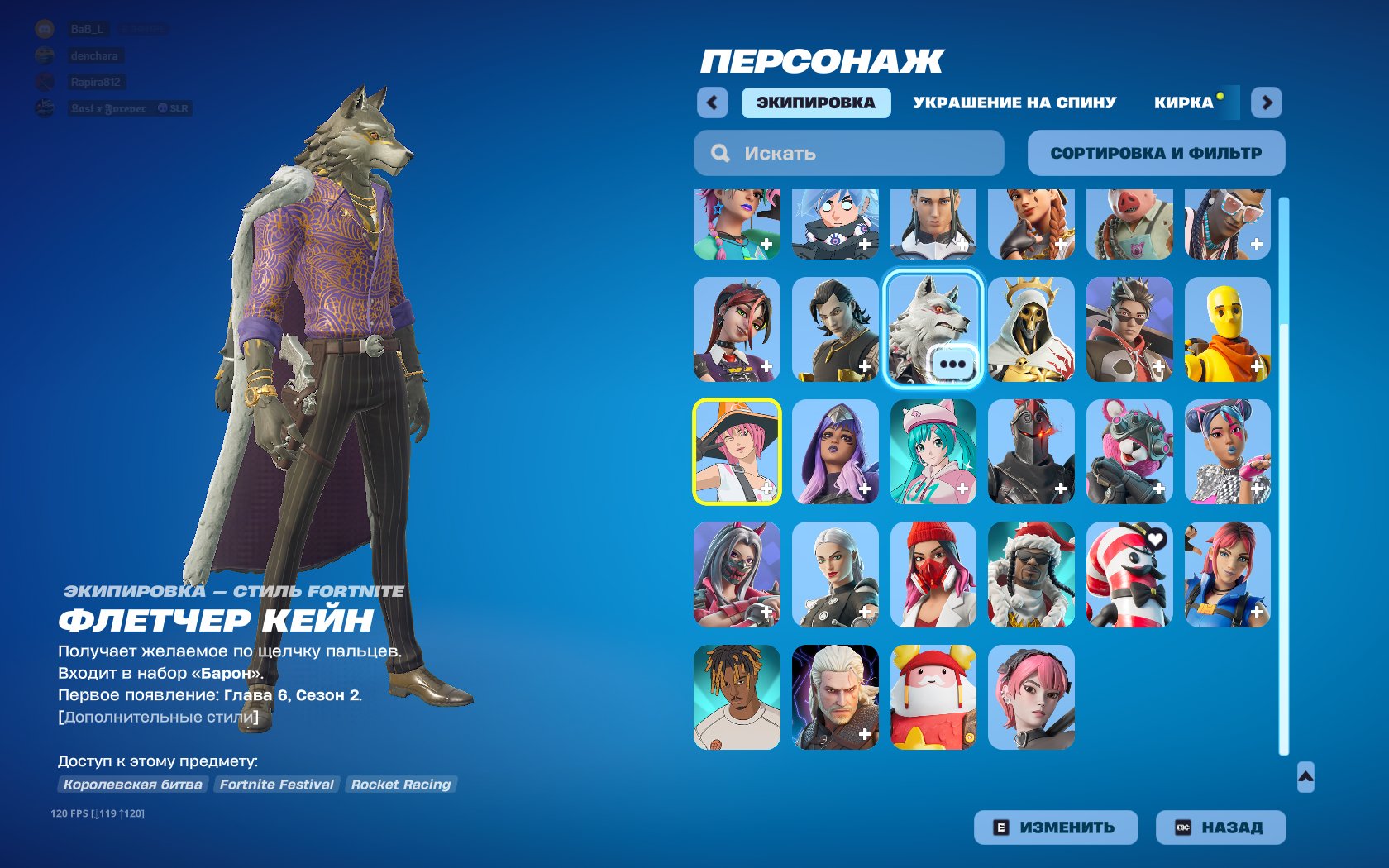Image resolution: width=1389 pixels, height=868 pixels.
Task: Open the options menu on the selected wolf skin
Action: pyautogui.click(x=955, y=365)
